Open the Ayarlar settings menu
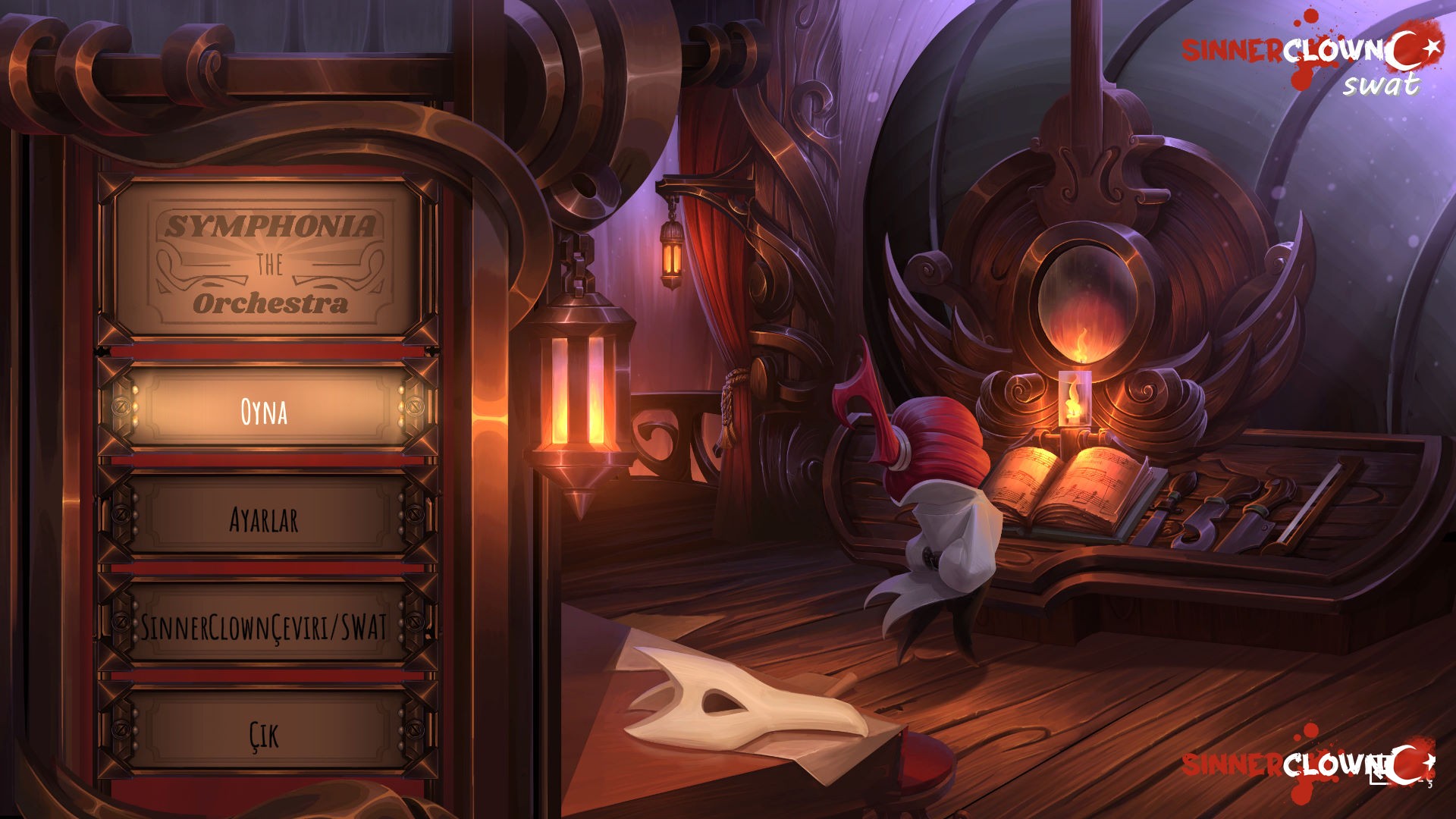Image resolution: width=1456 pixels, height=819 pixels. 264,519
